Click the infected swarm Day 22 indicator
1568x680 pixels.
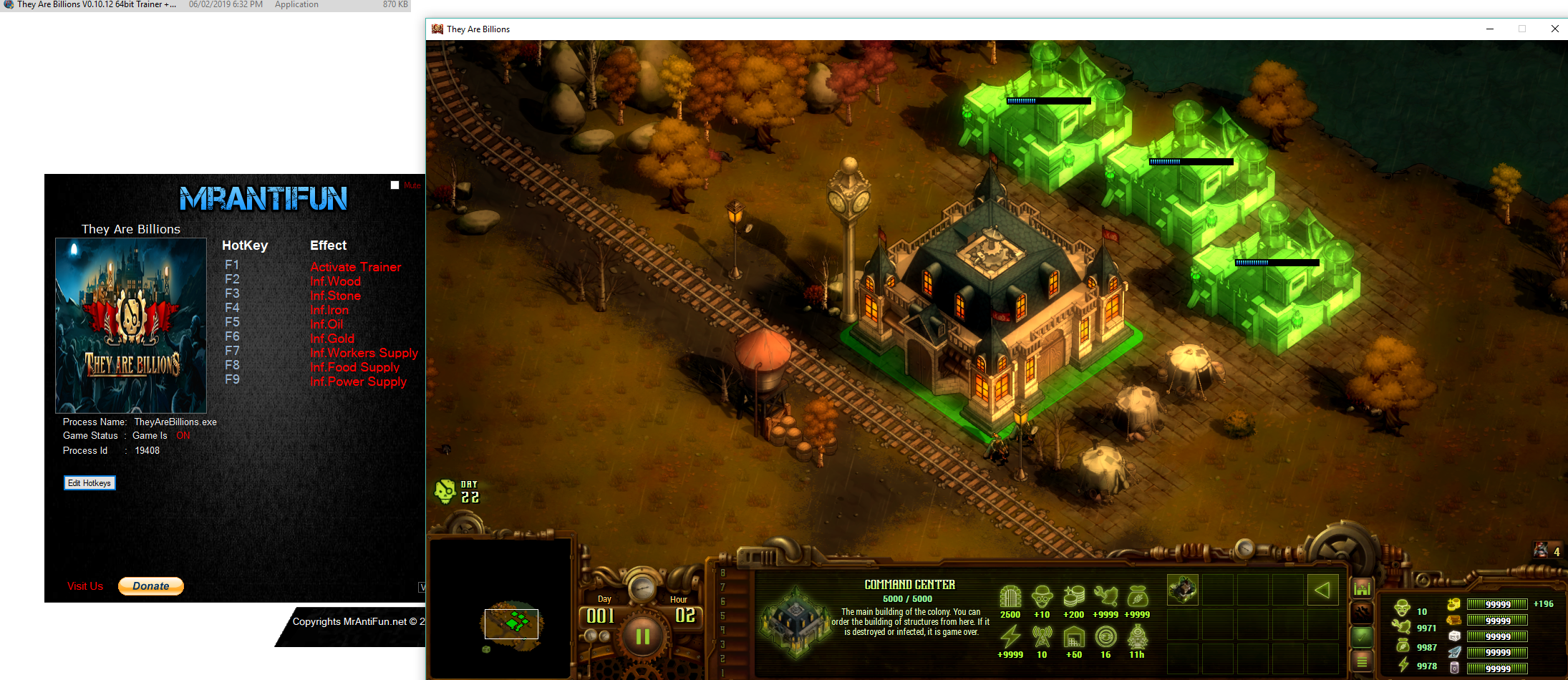(457, 492)
